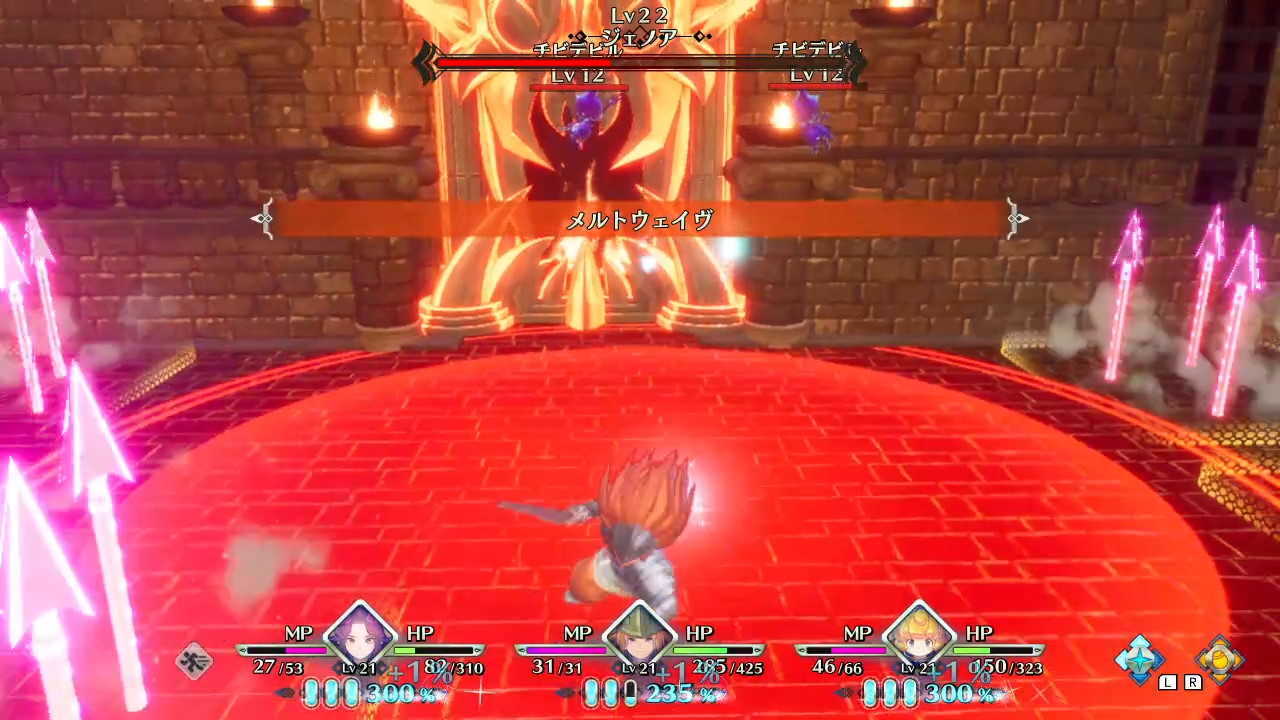Open the blue item ring icon

(1139, 660)
